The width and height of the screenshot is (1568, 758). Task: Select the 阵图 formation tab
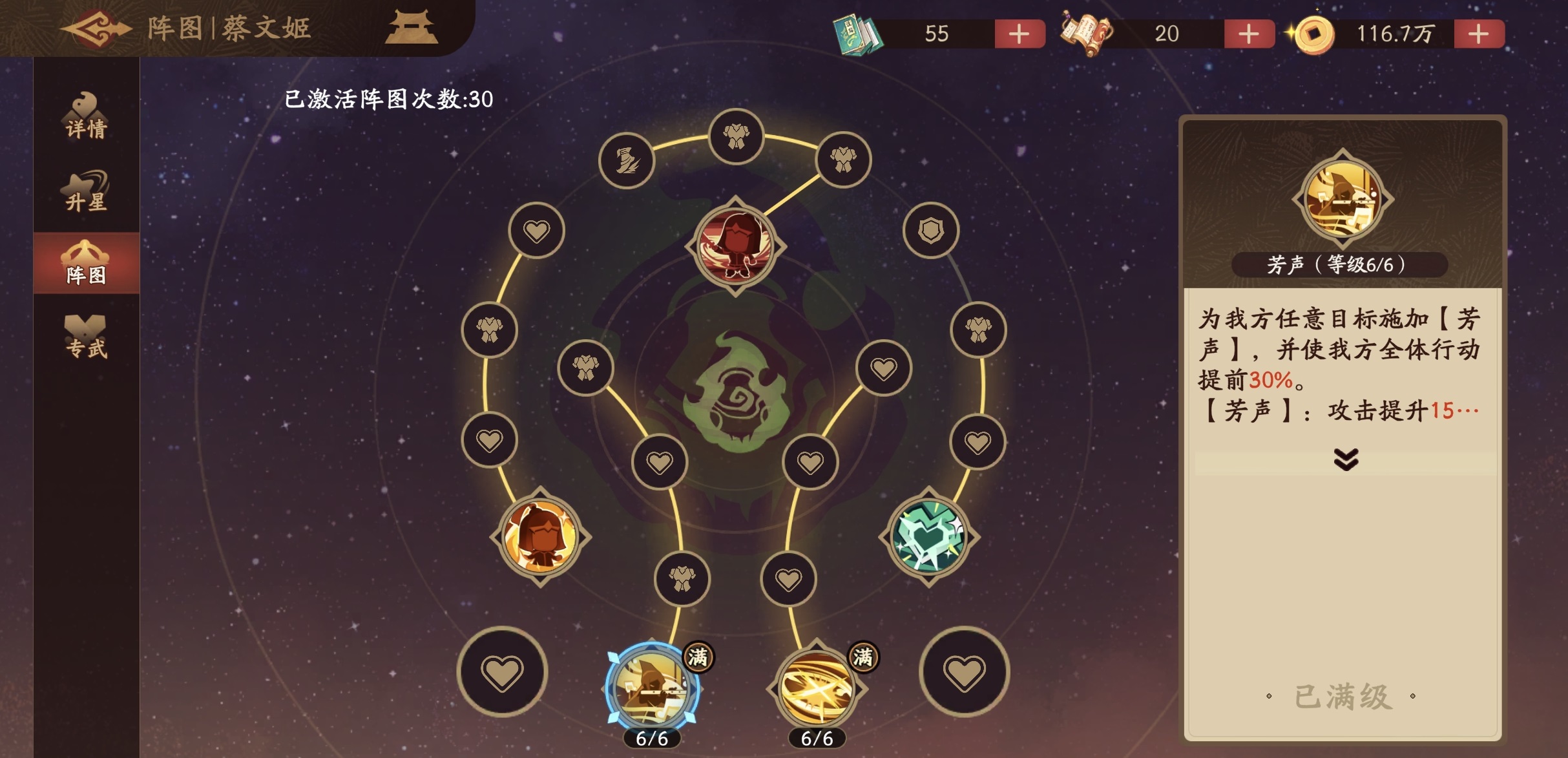click(86, 264)
